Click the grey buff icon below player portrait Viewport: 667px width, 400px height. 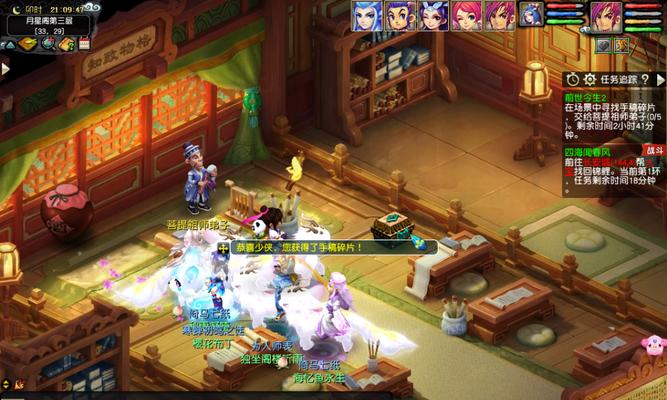(x=604, y=45)
